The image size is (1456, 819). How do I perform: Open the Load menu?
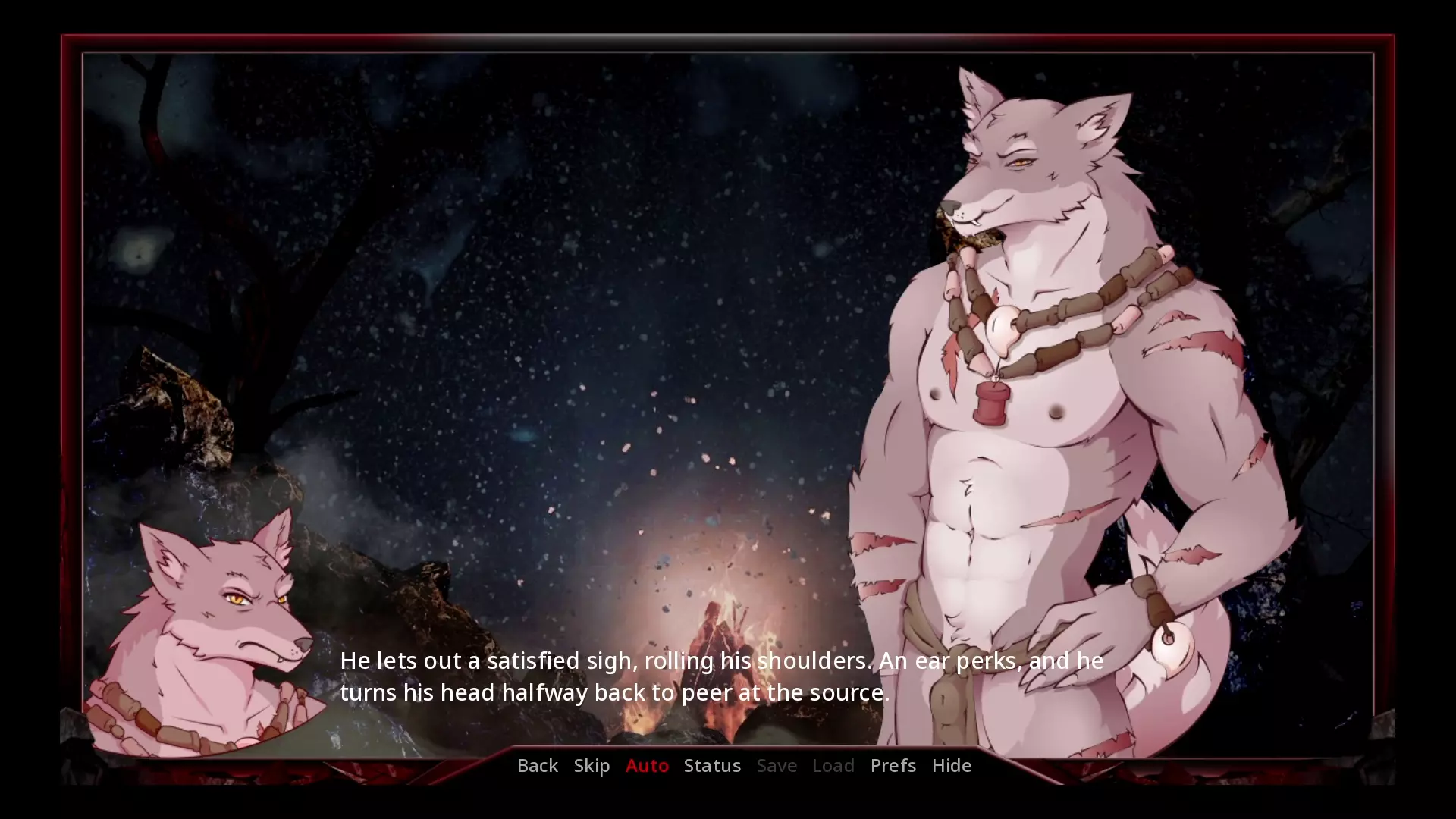[x=833, y=765]
